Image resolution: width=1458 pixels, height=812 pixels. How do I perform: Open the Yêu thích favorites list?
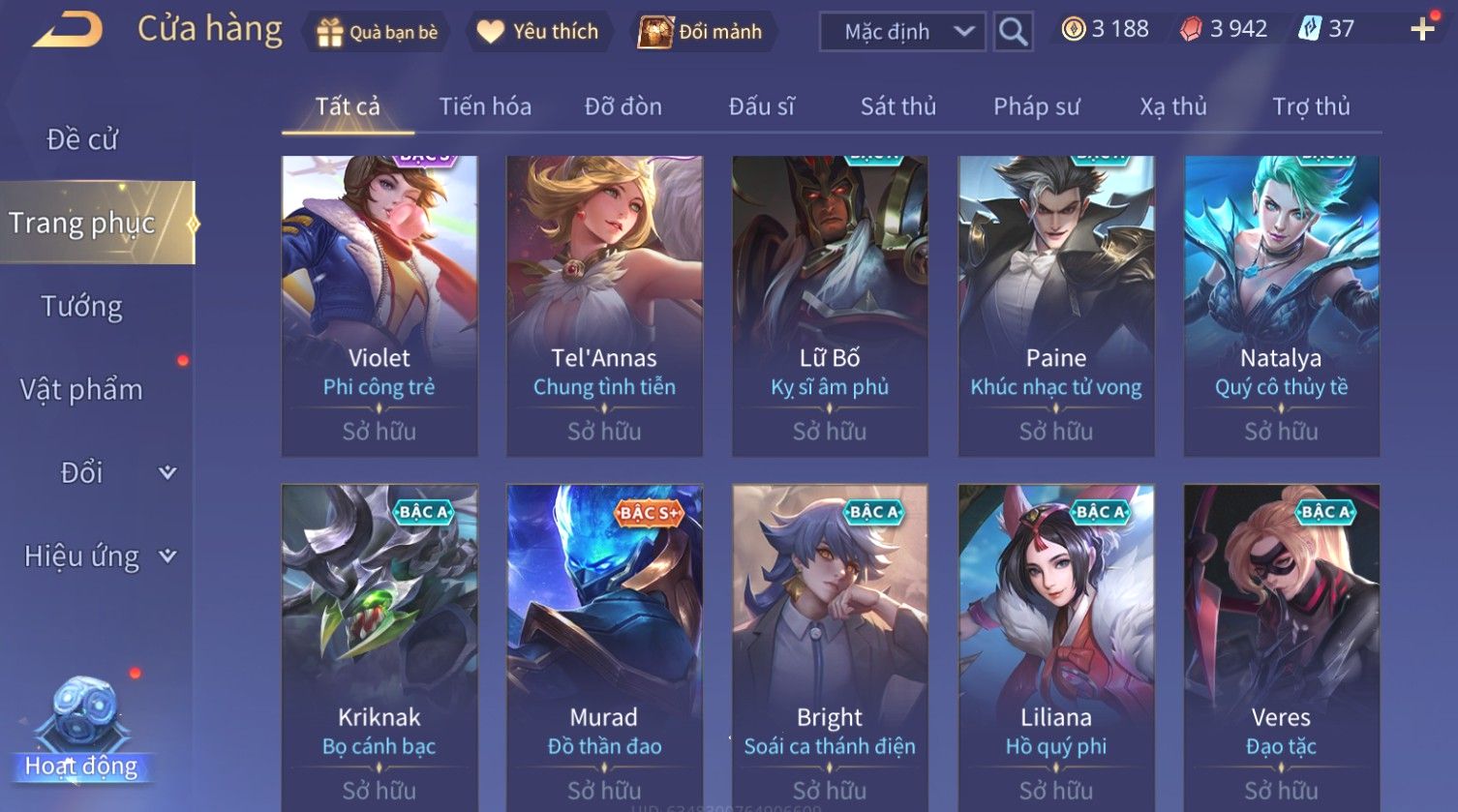[538, 32]
